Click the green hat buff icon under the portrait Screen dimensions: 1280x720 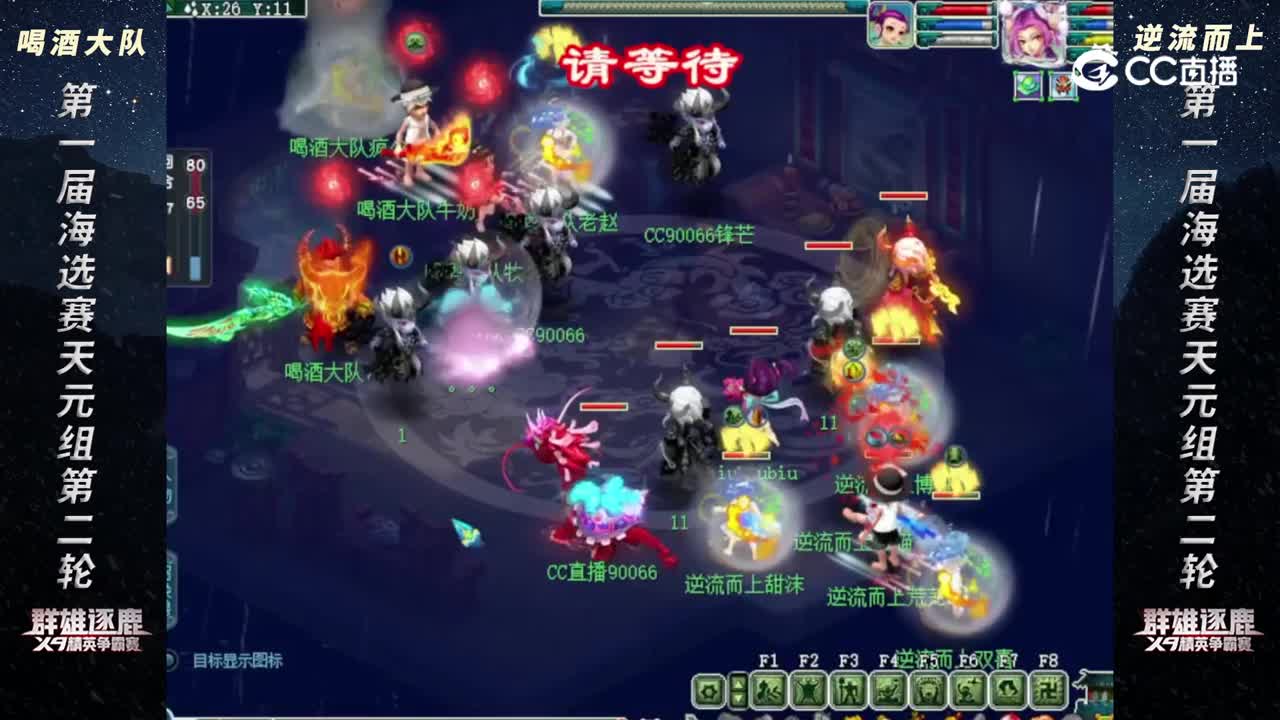pos(1028,85)
